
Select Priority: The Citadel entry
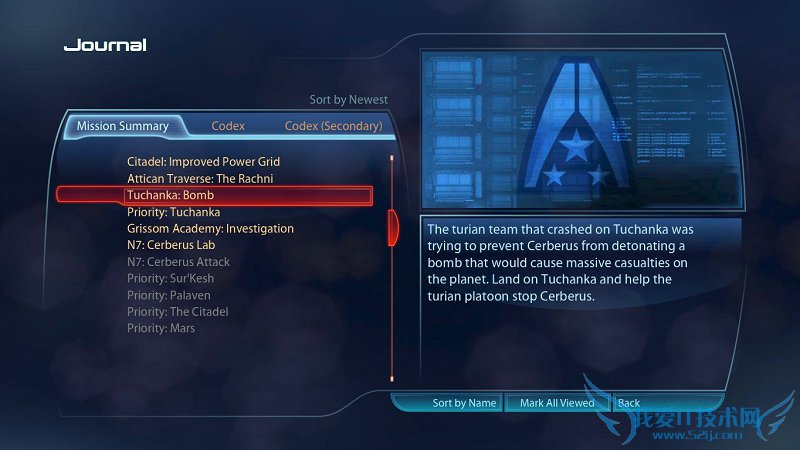coord(178,312)
